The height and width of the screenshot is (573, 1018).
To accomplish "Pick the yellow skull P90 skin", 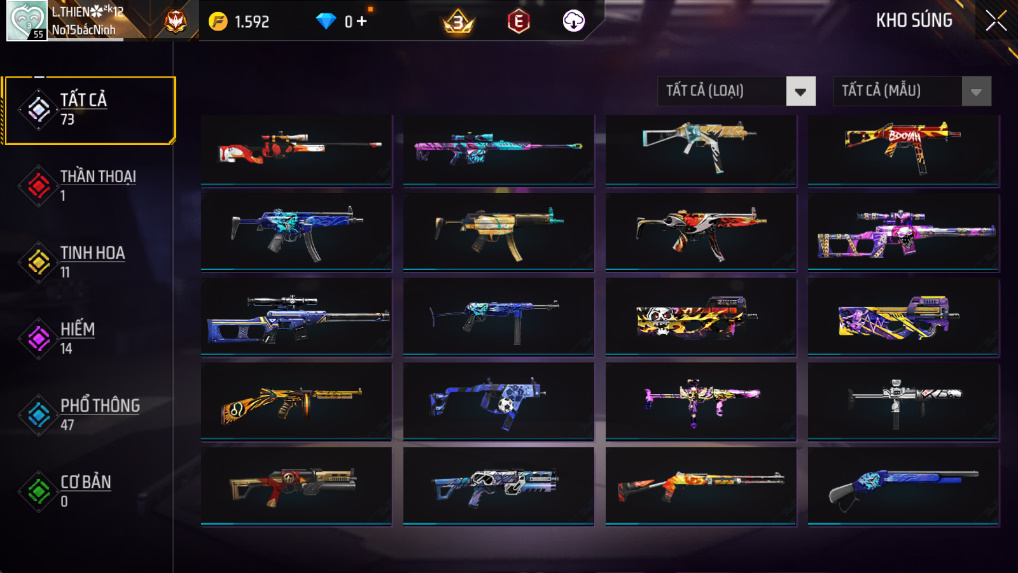I will click(x=700, y=317).
